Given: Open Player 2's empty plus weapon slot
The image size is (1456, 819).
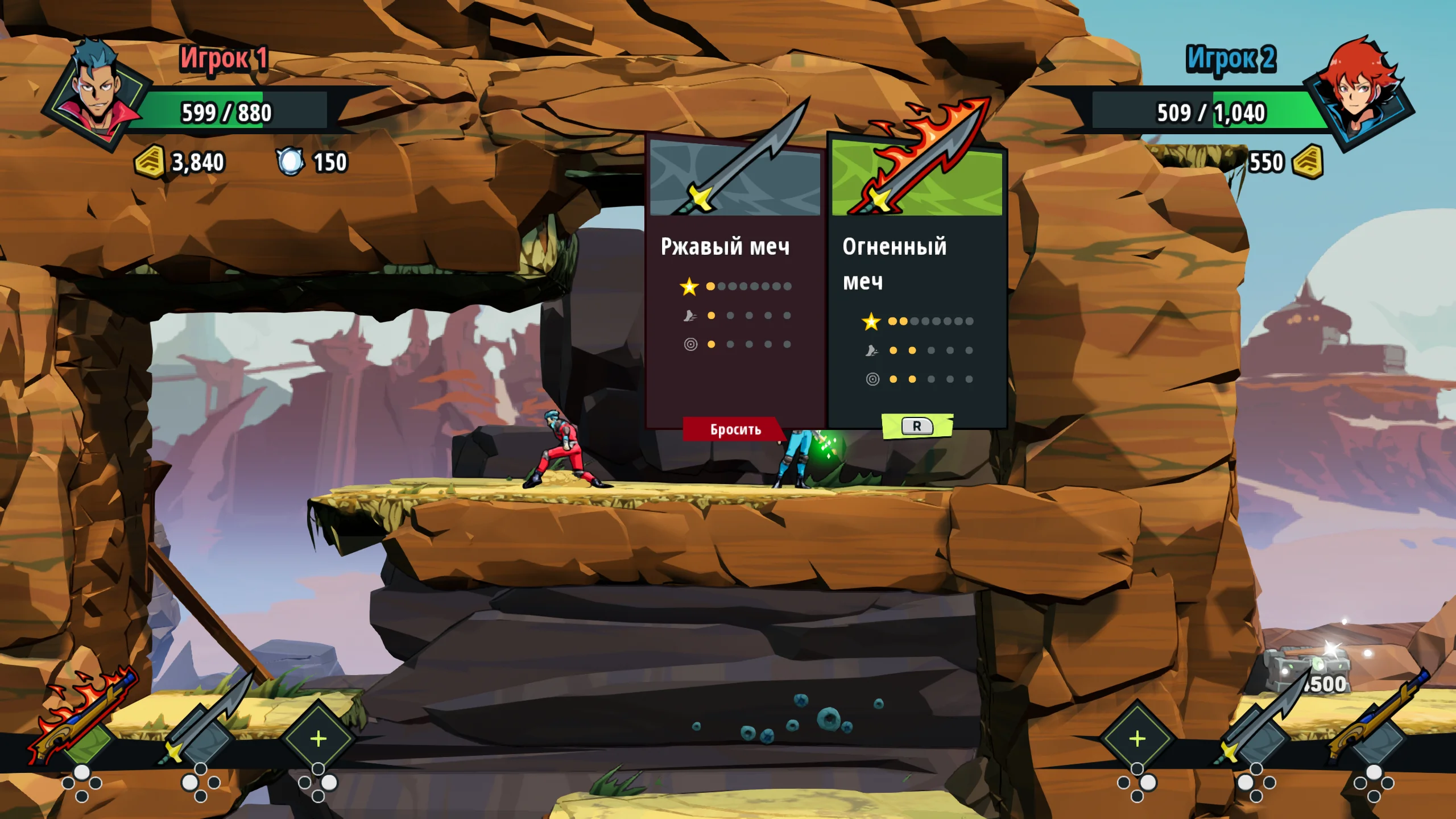Looking at the screenshot, I should (1137, 739).
